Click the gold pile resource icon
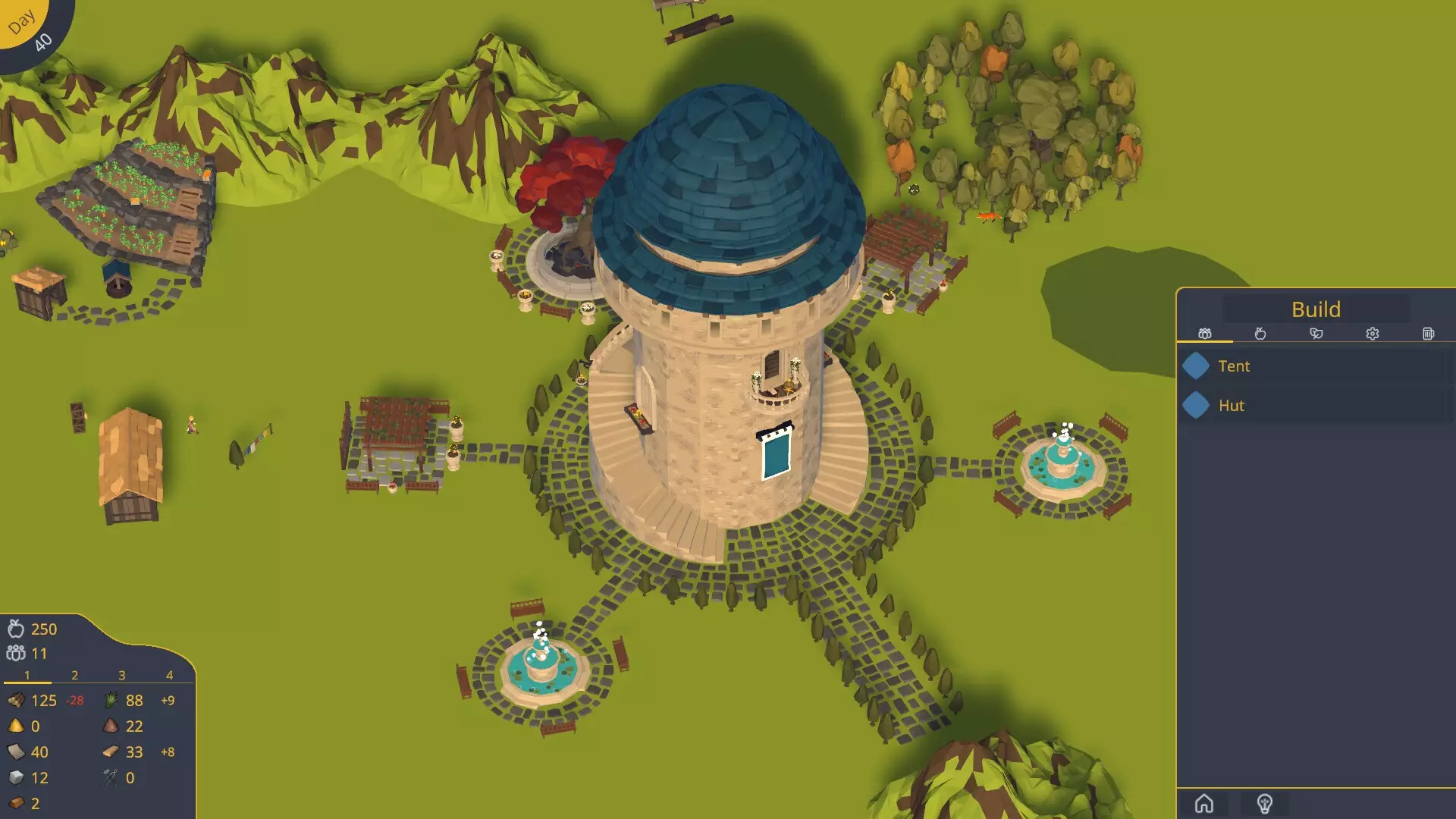The image size is (1456, 819). click(17, 726)
